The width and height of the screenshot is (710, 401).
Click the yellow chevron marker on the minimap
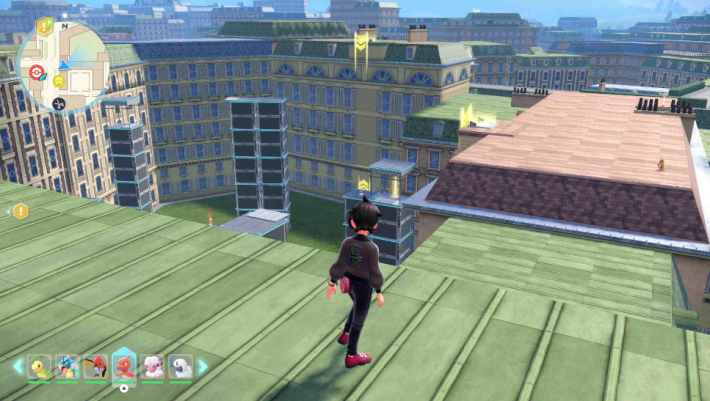coord(59,81)
